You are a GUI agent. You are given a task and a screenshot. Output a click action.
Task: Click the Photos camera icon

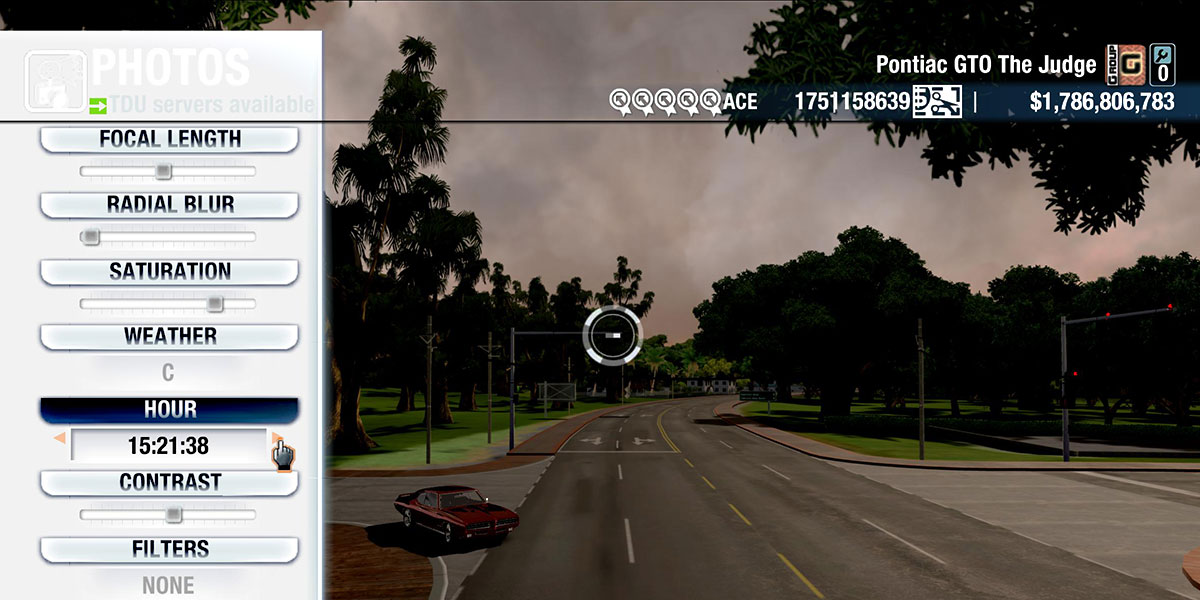55,82
